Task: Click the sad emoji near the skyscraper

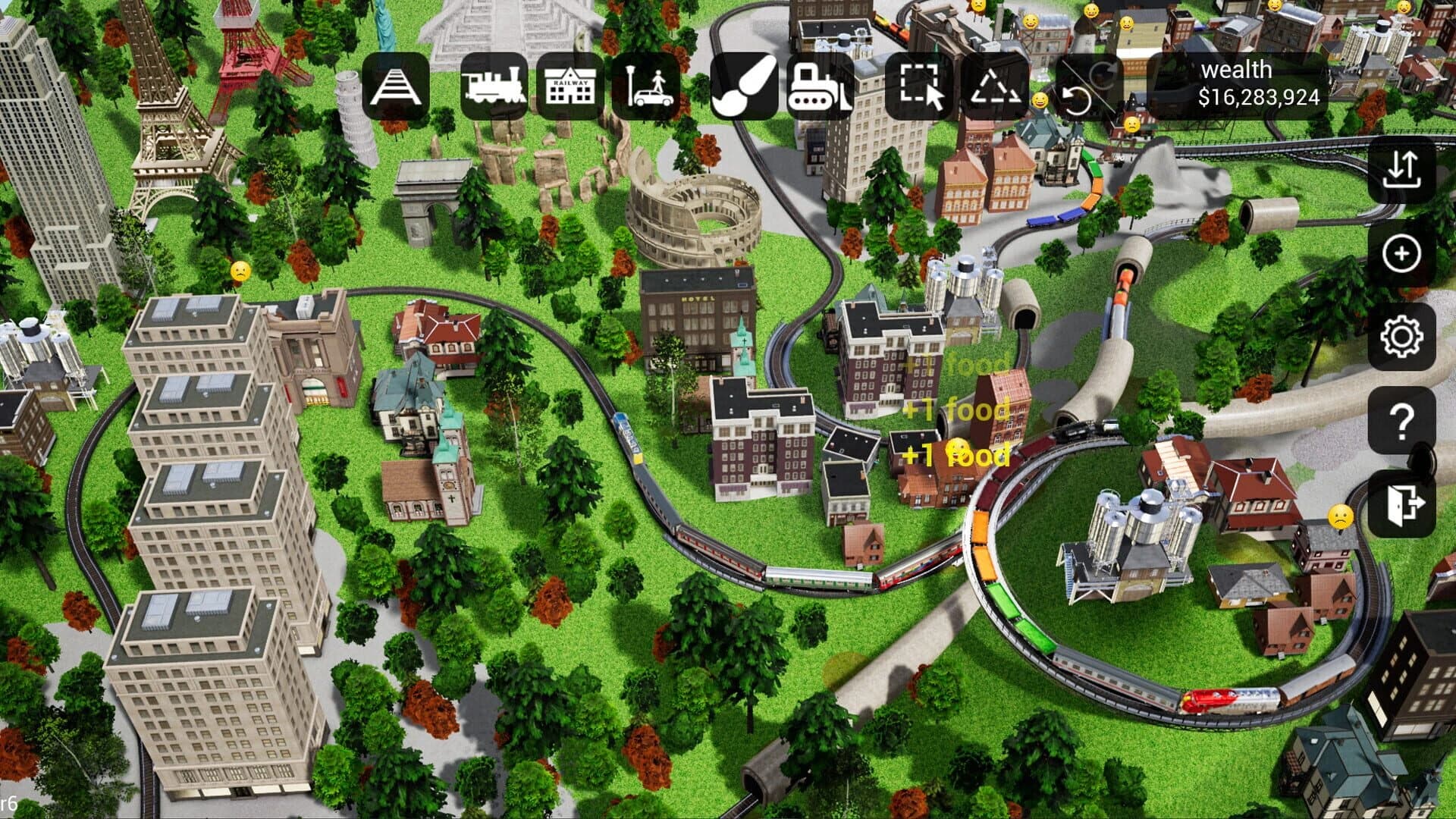Action: (239, 270)
